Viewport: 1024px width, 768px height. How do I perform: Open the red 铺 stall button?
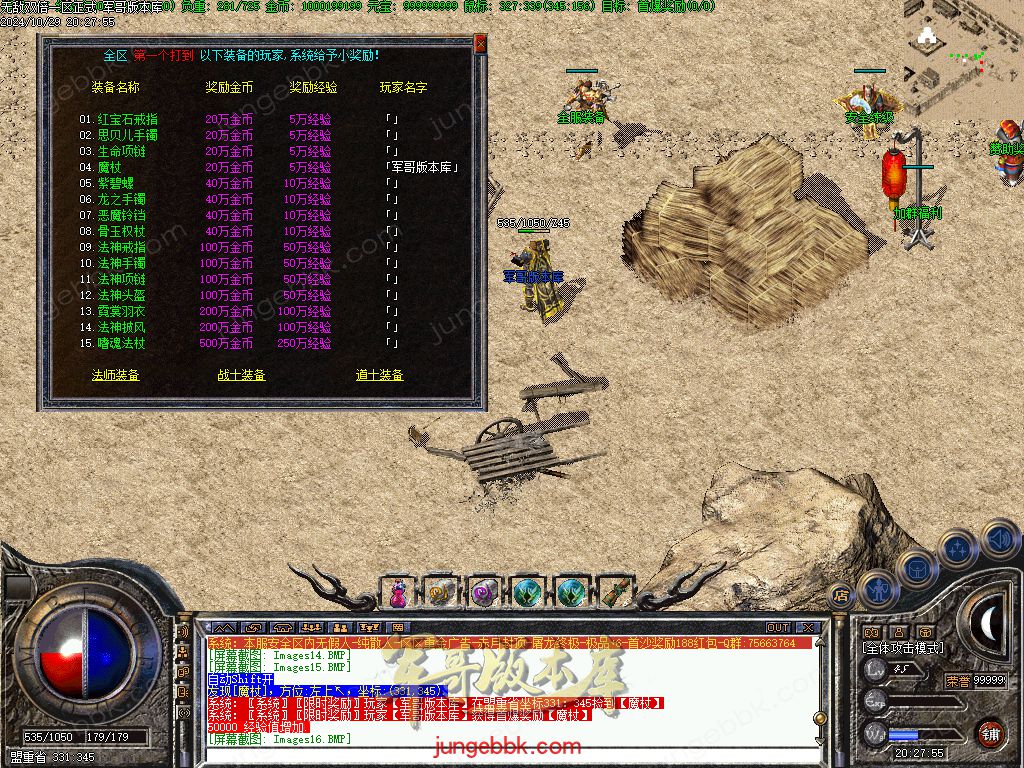point(990,732)
